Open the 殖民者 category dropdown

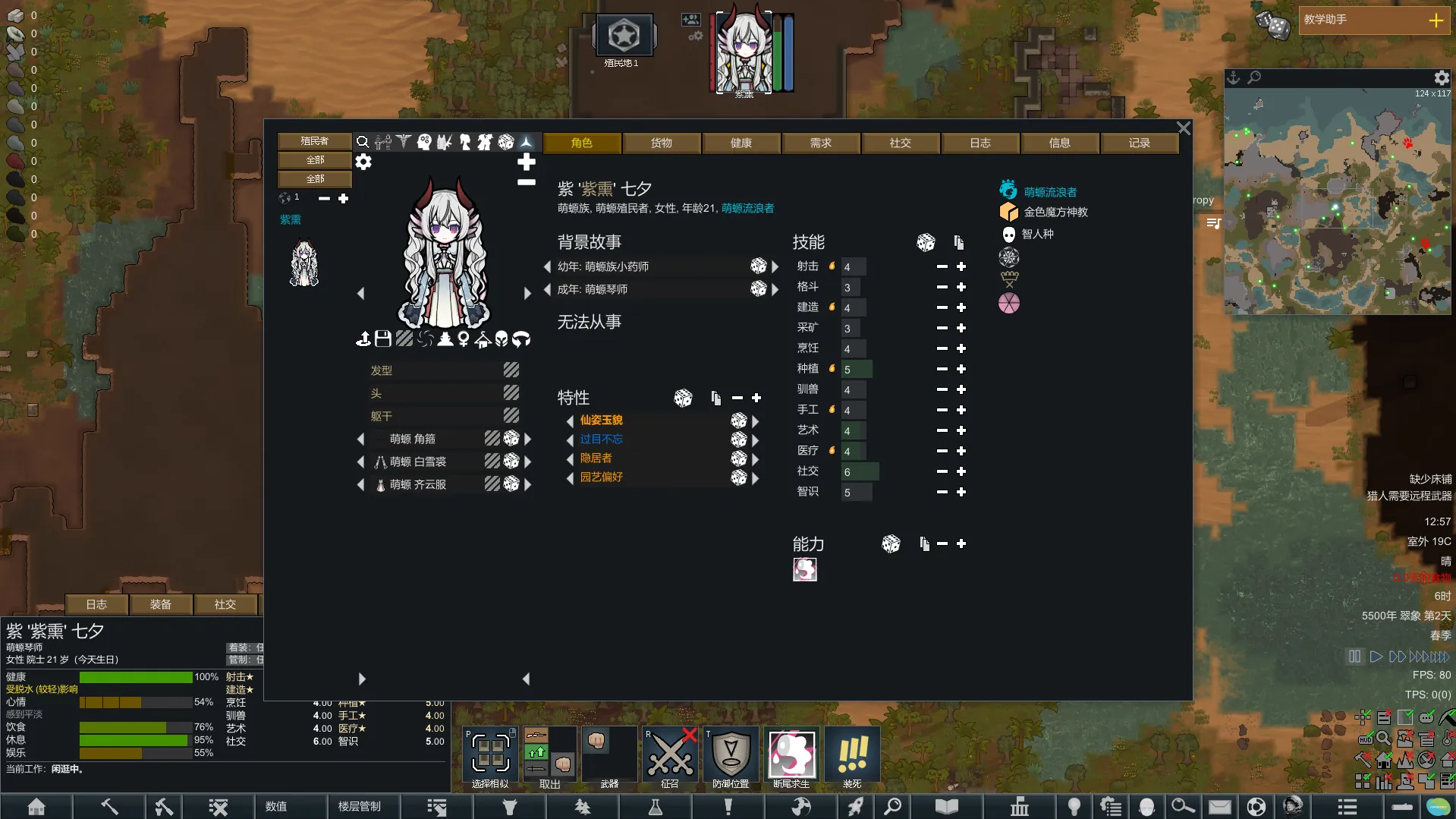coord(314,141)
